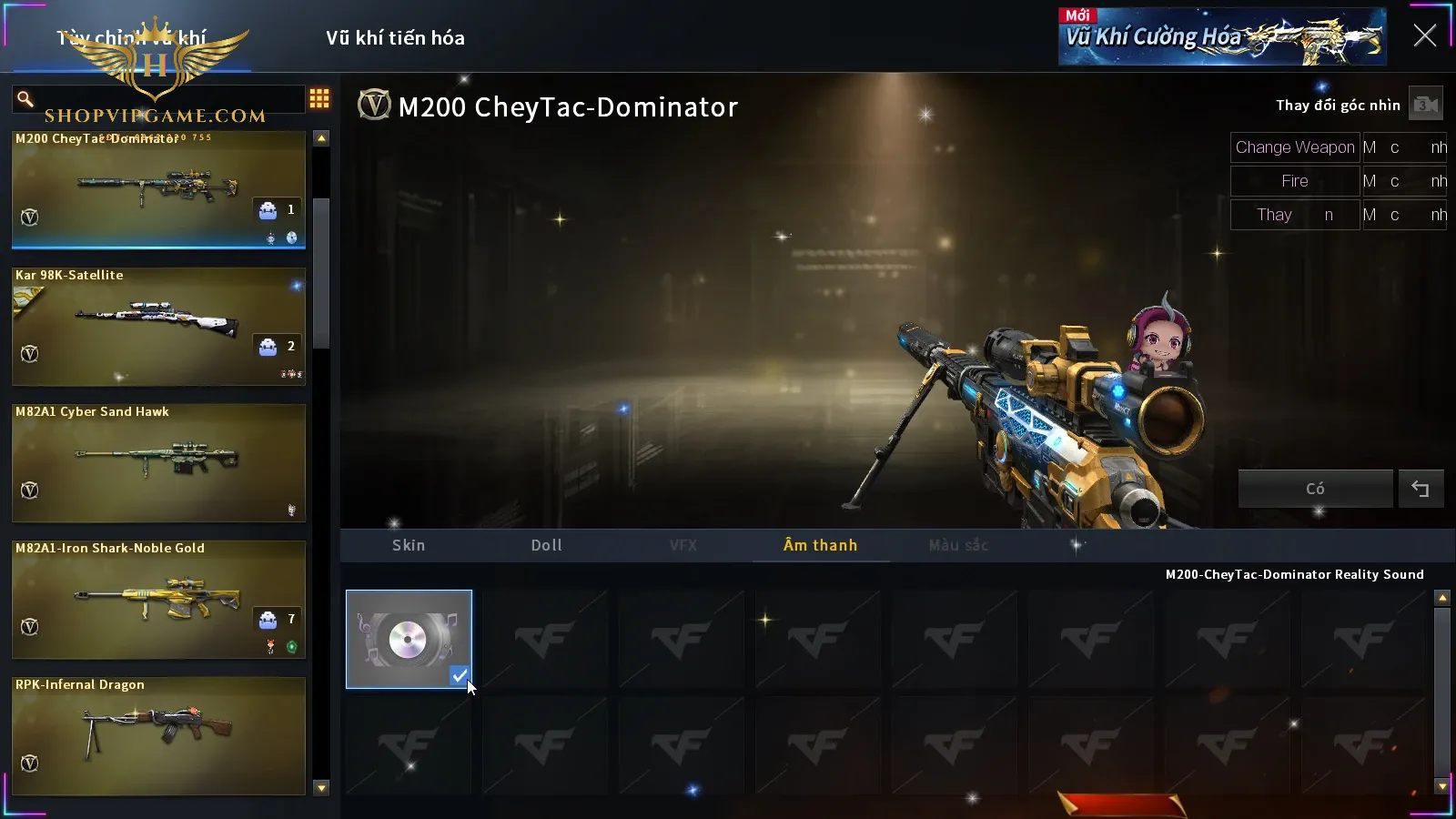This screenshot has height=819, width=1456.
Task: Select the M82A1 Cyber Sand Hawk rifle
Action: tap(158, 462)
